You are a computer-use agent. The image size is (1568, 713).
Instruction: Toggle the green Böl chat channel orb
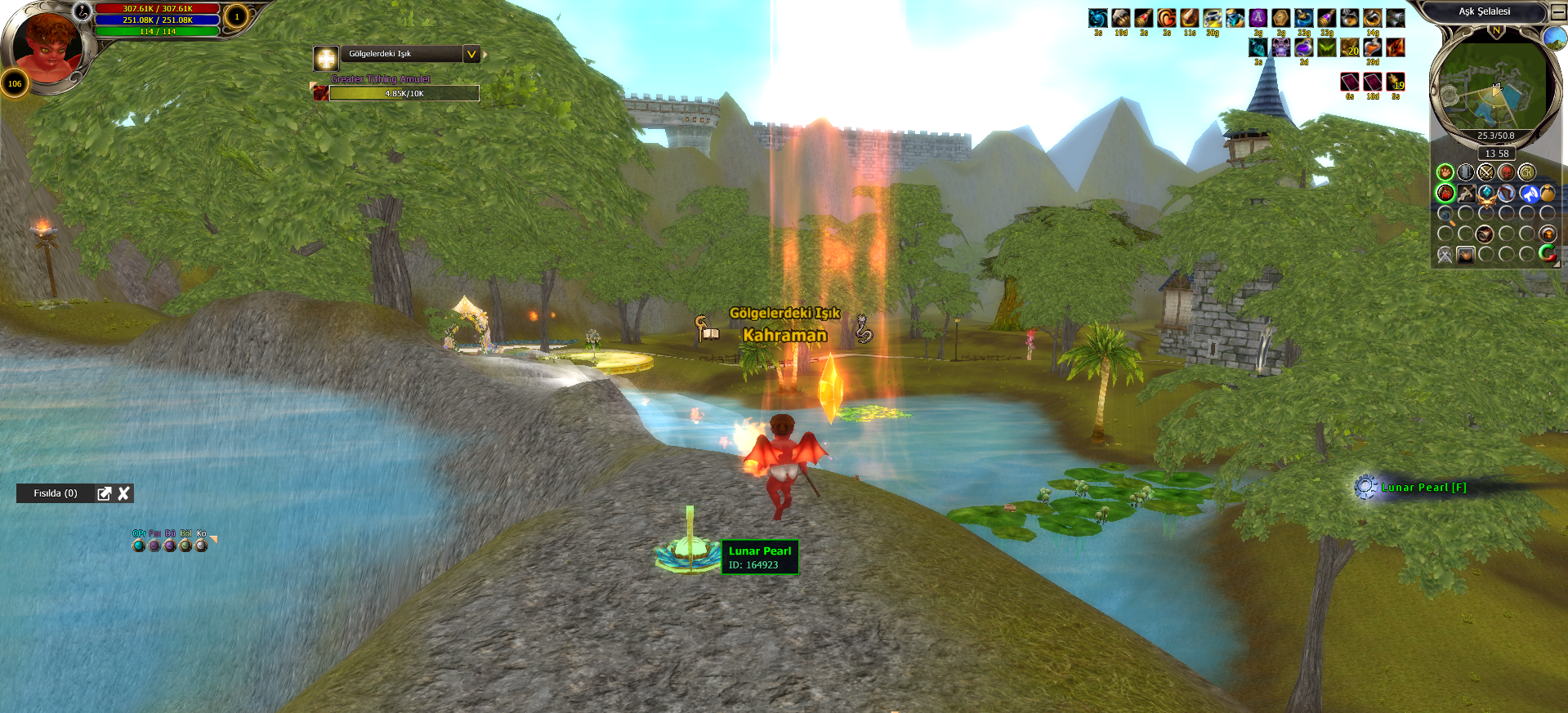point(185,546)
